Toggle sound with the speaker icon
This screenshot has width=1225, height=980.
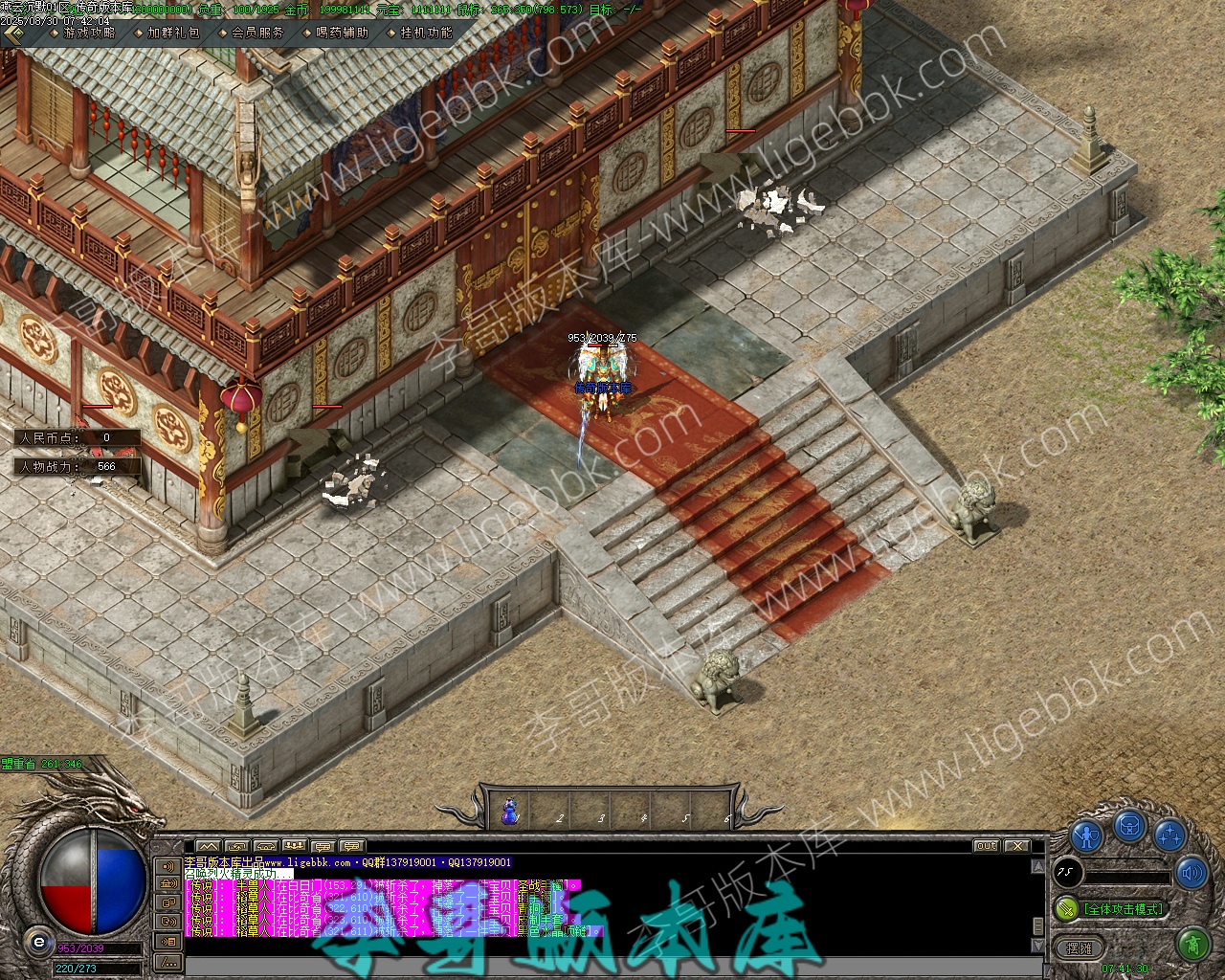1192,873
